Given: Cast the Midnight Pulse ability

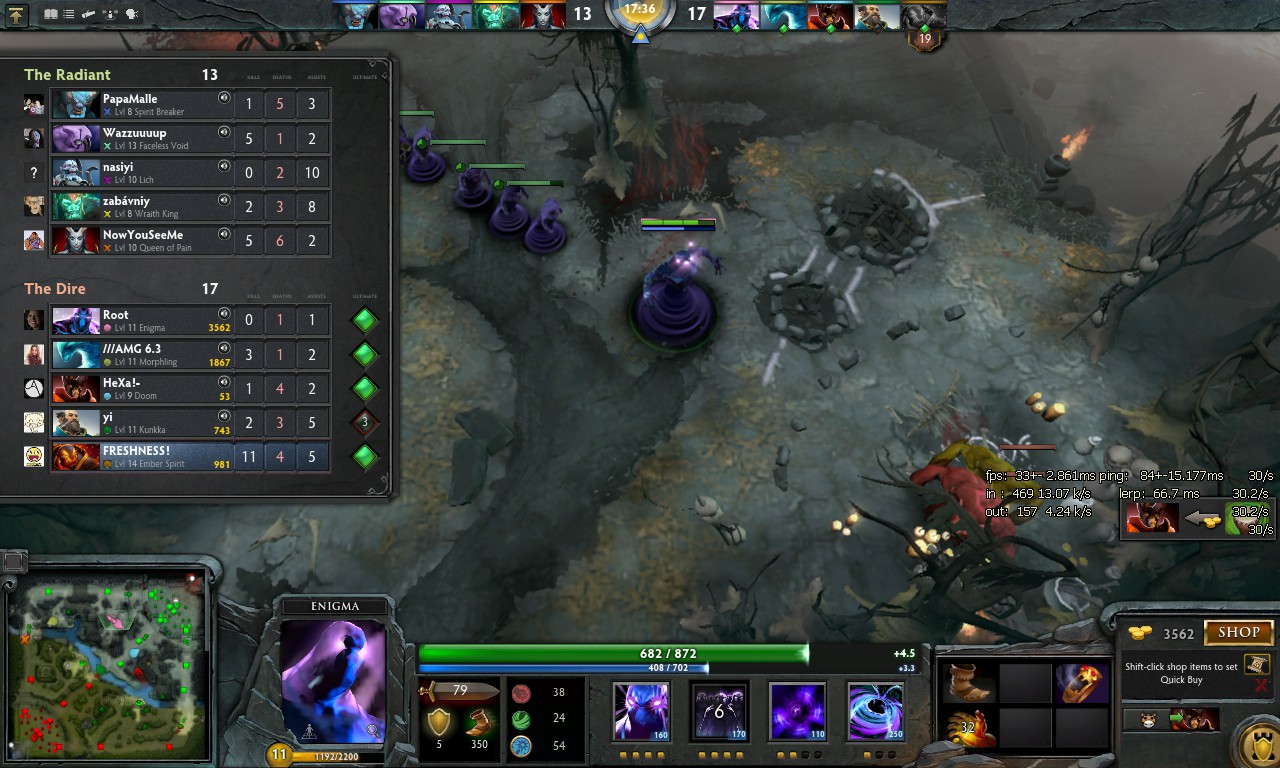Looking at the screenshot, I should click(x=797, y=712).
